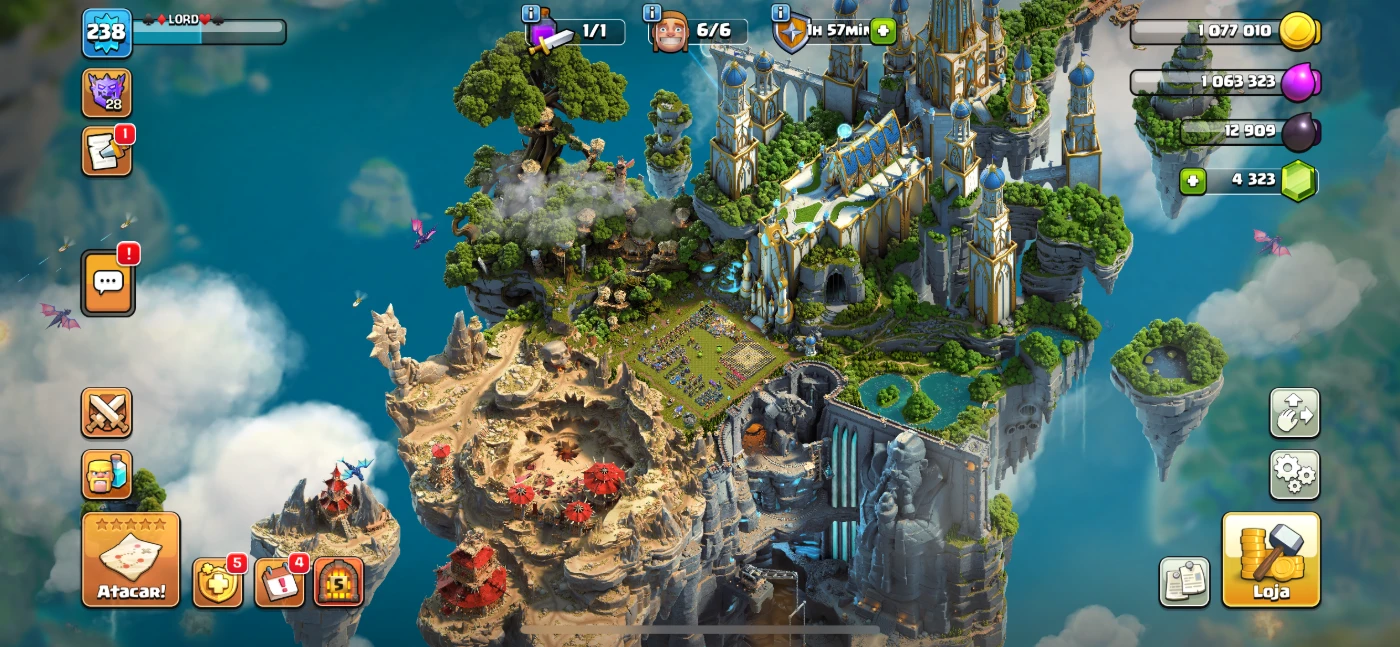The width and height of the screenshot is (1400, 647).
Task: Open the Loja shop
Action: point(1271,559)
